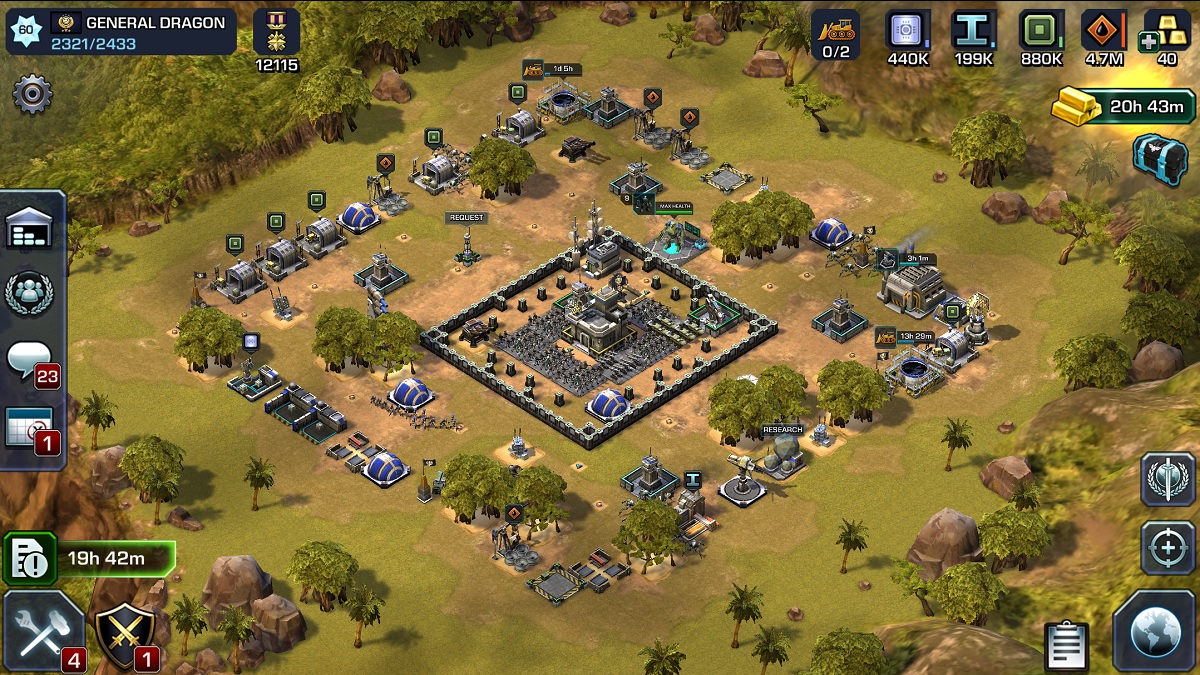This screenshot has width=1200, height=675.
Task: Open the blue supply crate
Action: pyautogui.click(x=1160, y=155)
